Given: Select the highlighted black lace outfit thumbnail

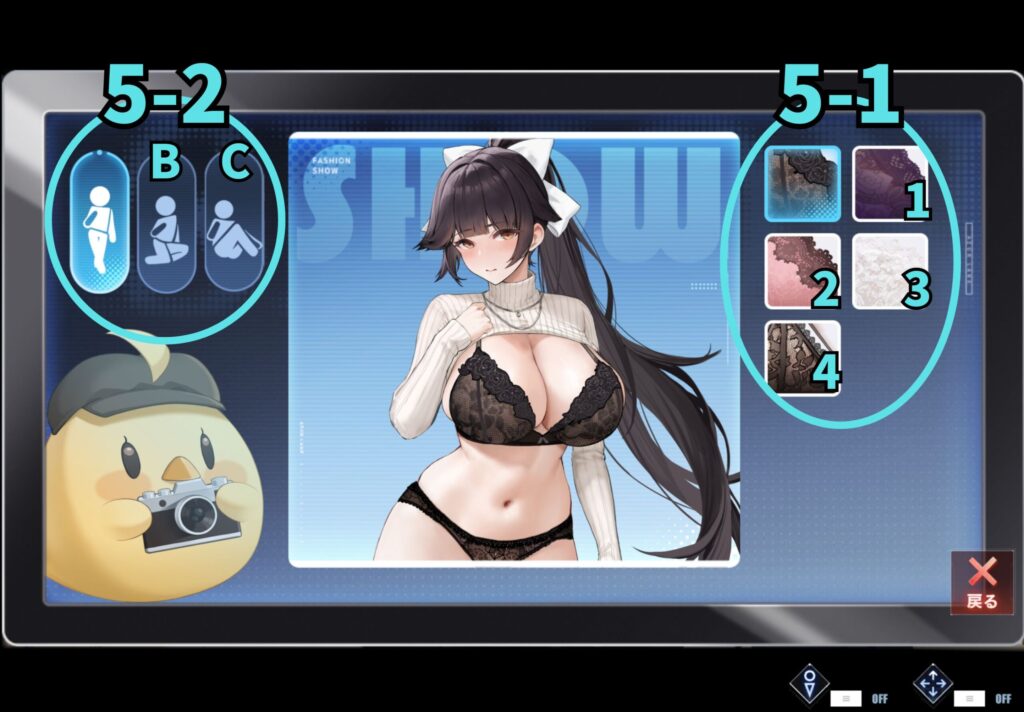Looking at the screenshot, I should tap(803, 183).
